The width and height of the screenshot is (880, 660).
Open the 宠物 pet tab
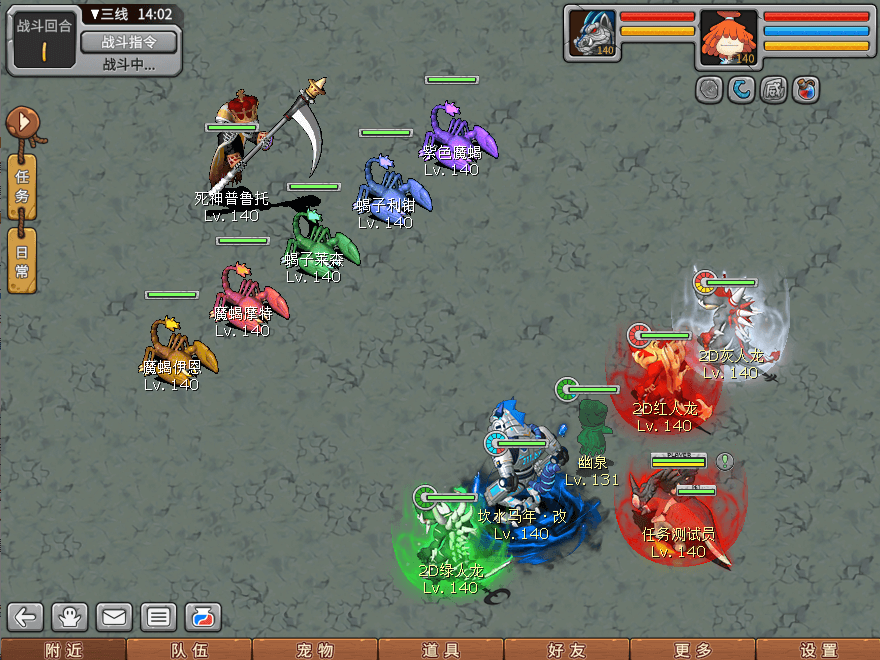pos(314,650)
